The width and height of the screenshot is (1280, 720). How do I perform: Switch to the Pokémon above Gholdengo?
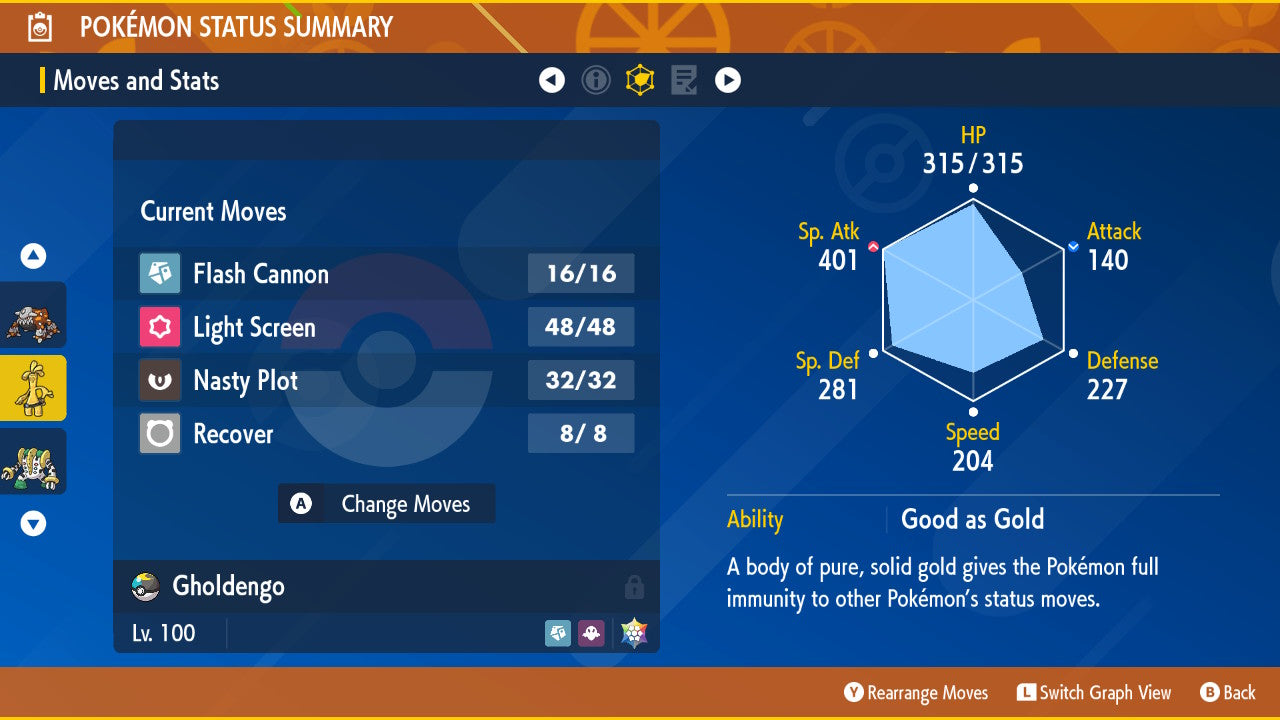pos(33,316)
